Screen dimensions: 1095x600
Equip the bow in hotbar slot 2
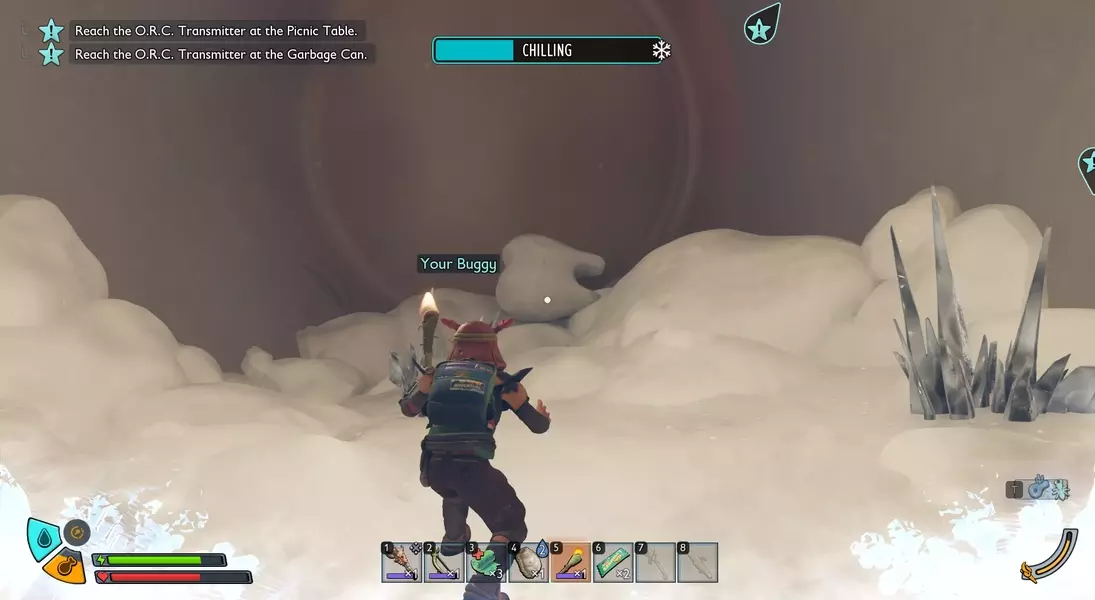click(x=443, y=563)
